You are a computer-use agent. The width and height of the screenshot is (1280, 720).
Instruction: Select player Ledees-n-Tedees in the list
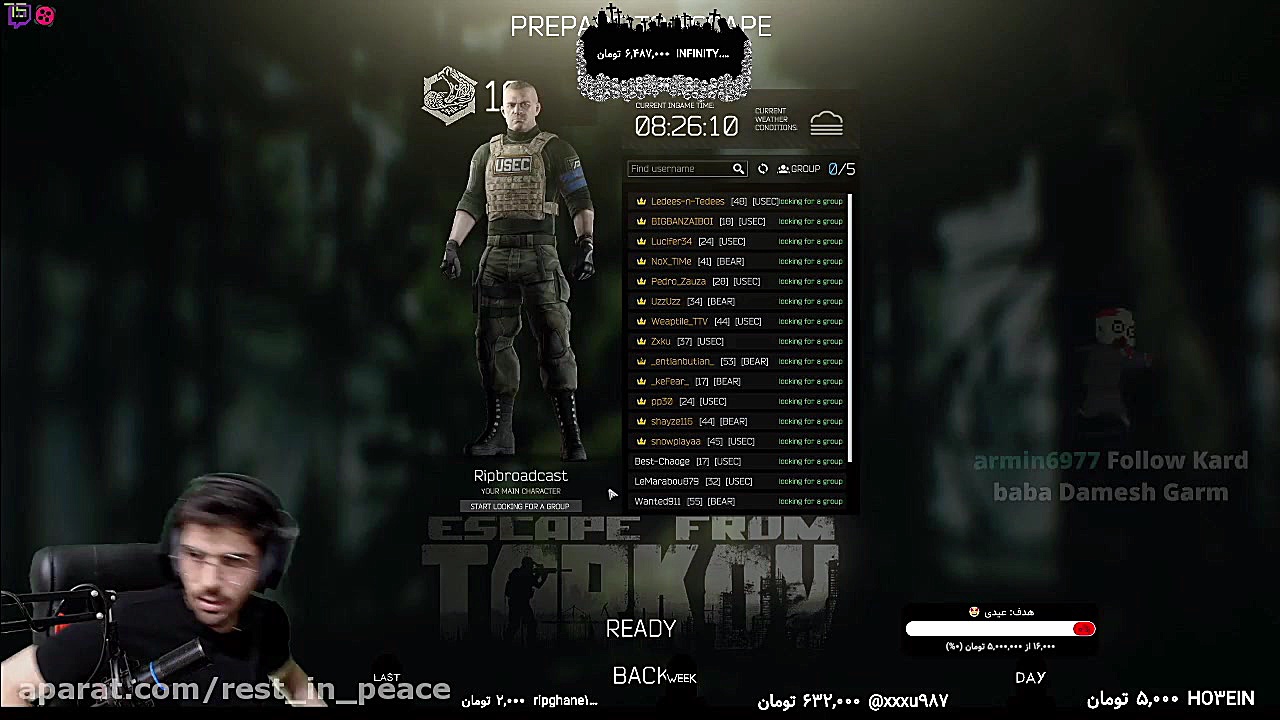(x=687, y=201)
